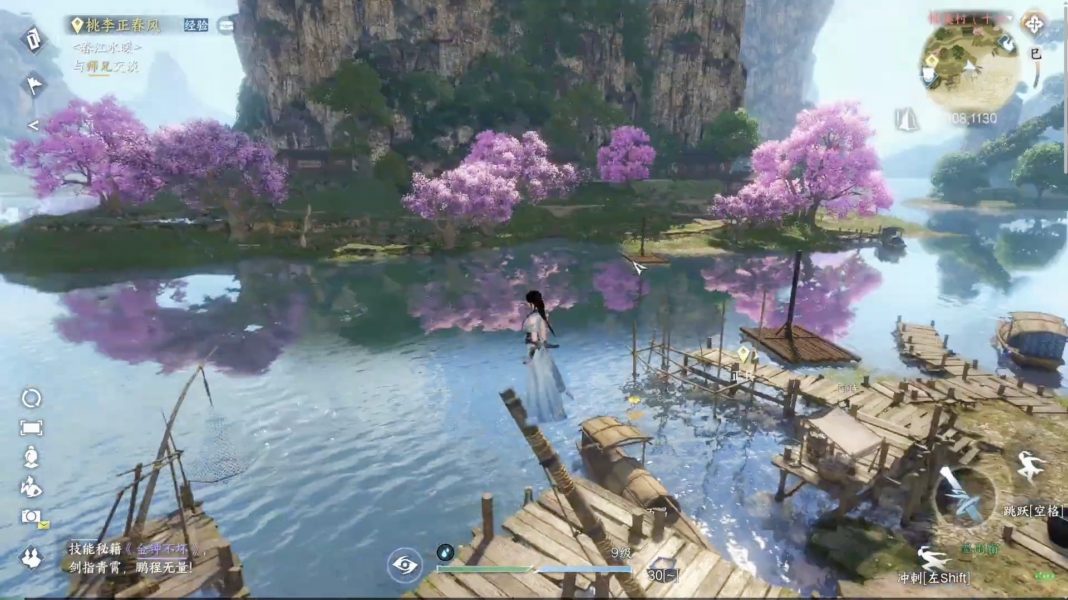Open the character portrait icon
This screenshot has height=600, width=1068.
[x=31, y=457]
